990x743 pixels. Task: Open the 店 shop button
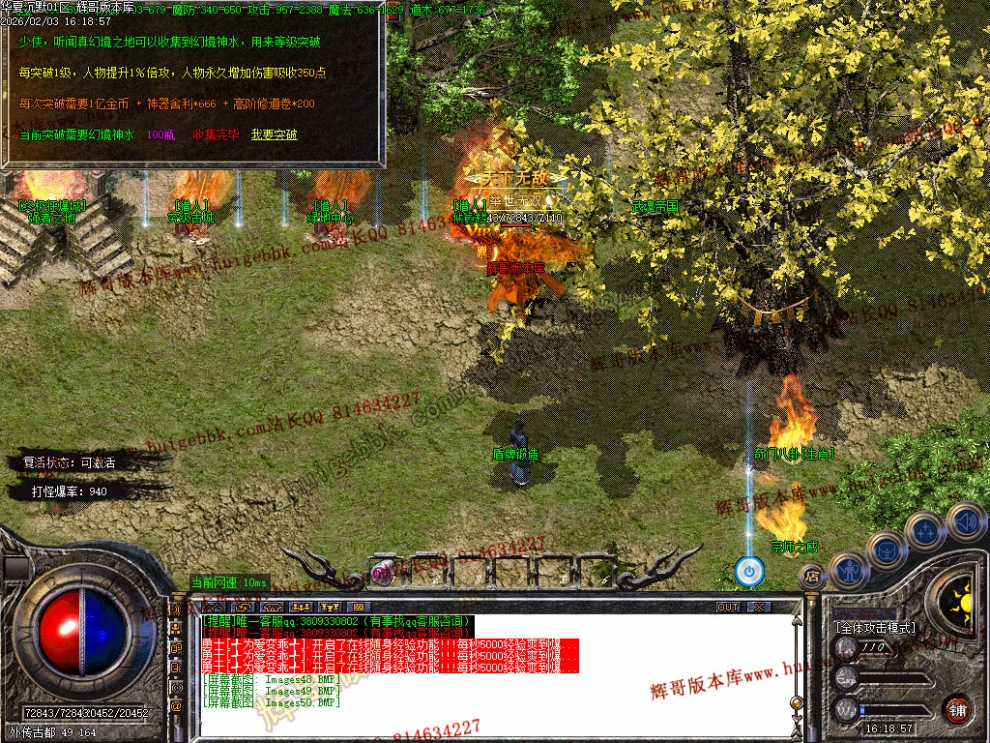coord(812,576)
